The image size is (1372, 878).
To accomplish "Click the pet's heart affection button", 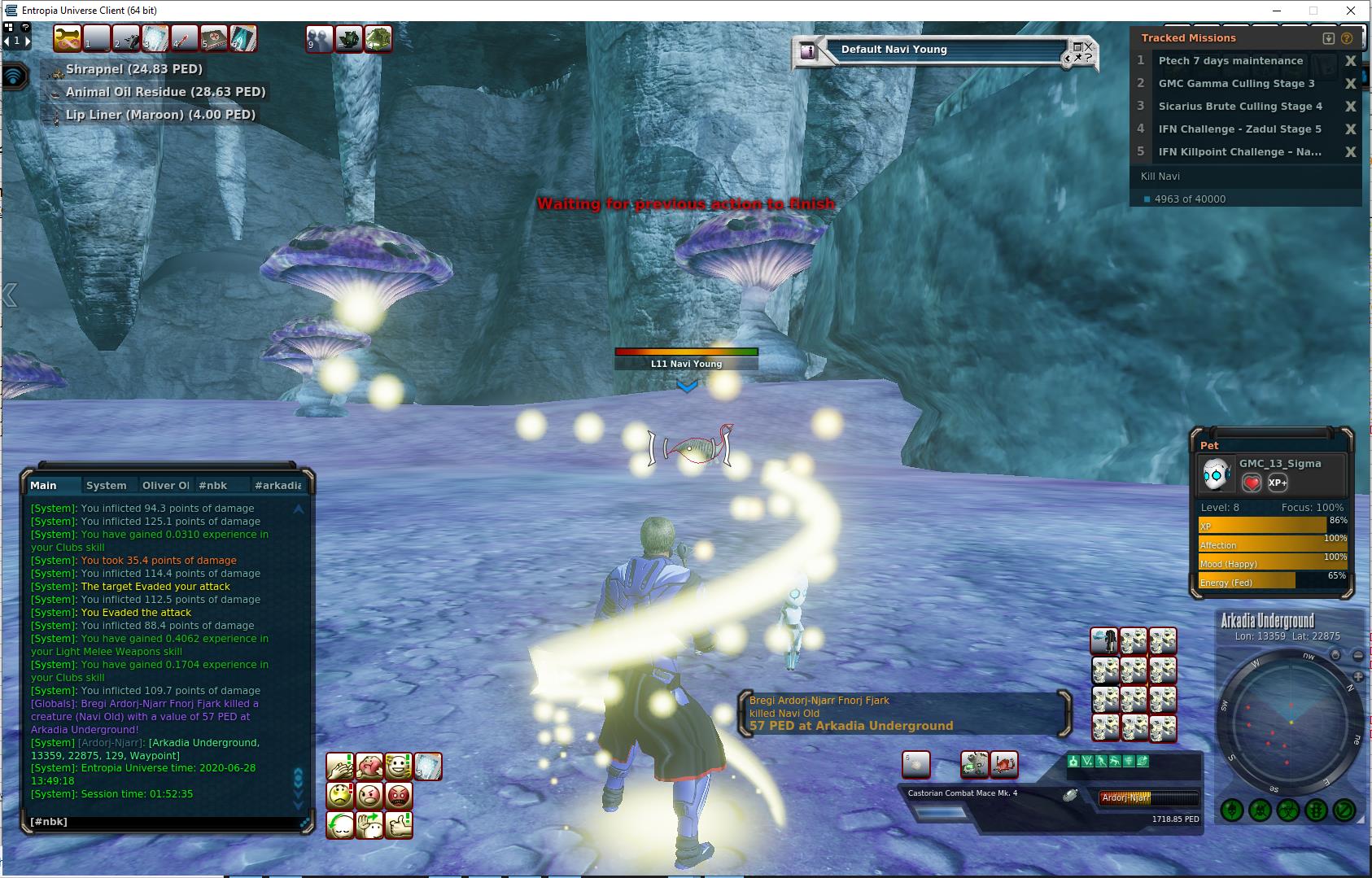I will coord(1252,483).
